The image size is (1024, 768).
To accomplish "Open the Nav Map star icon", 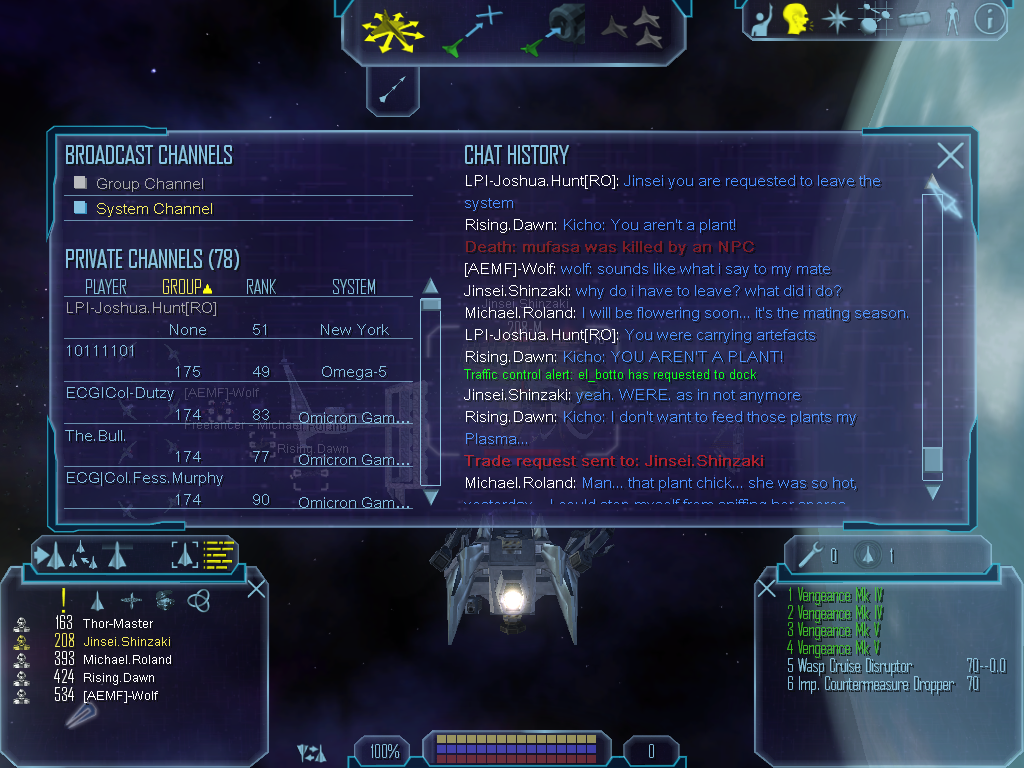I will coord(835,19).
